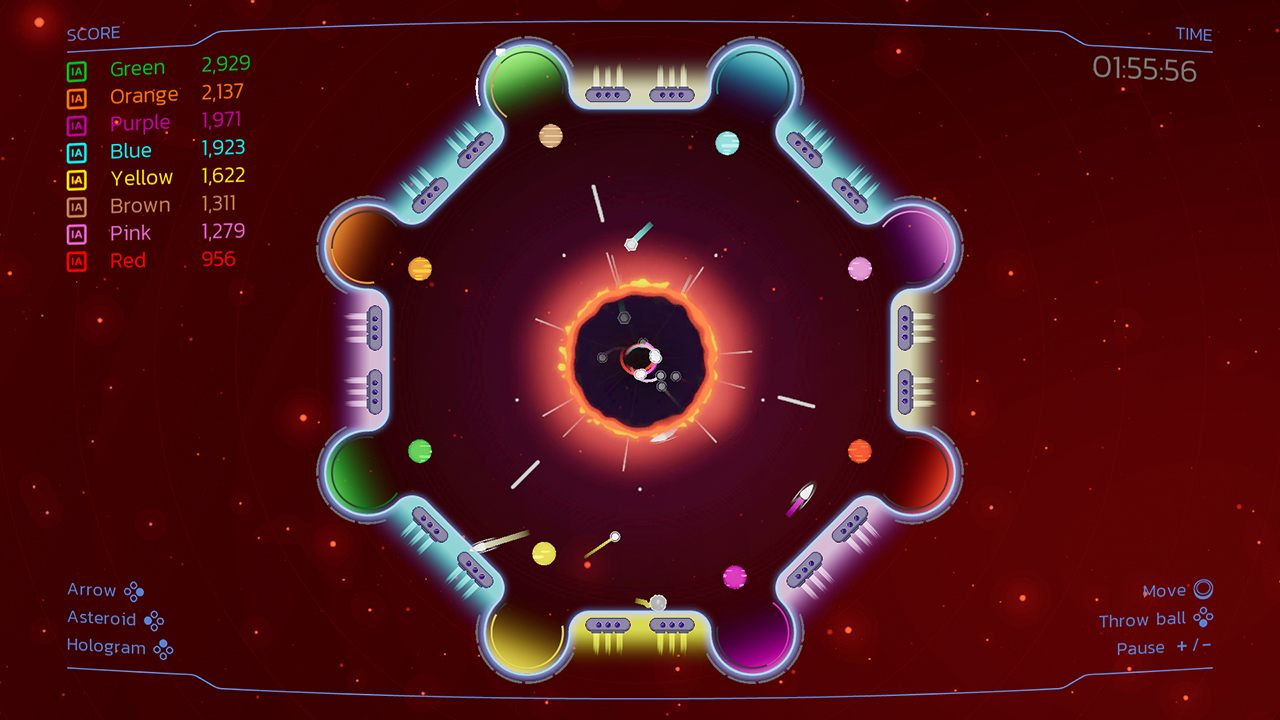1280x720 pixels.
Task: Expand the SCORE panel header
Action: pyautogui.click(x=92, y=32)
